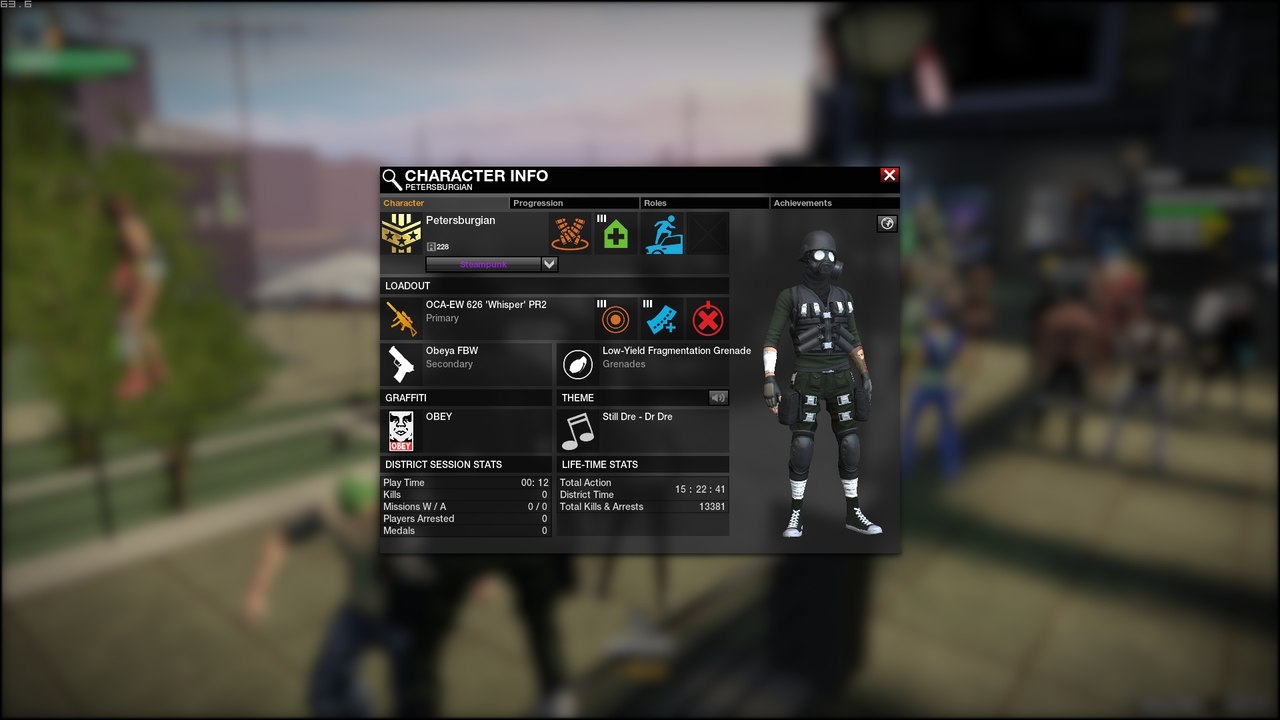Viewport: 1280px width, 720px height.
Task: Open the OBEY graffiti thumbnail
Action: 401,431
